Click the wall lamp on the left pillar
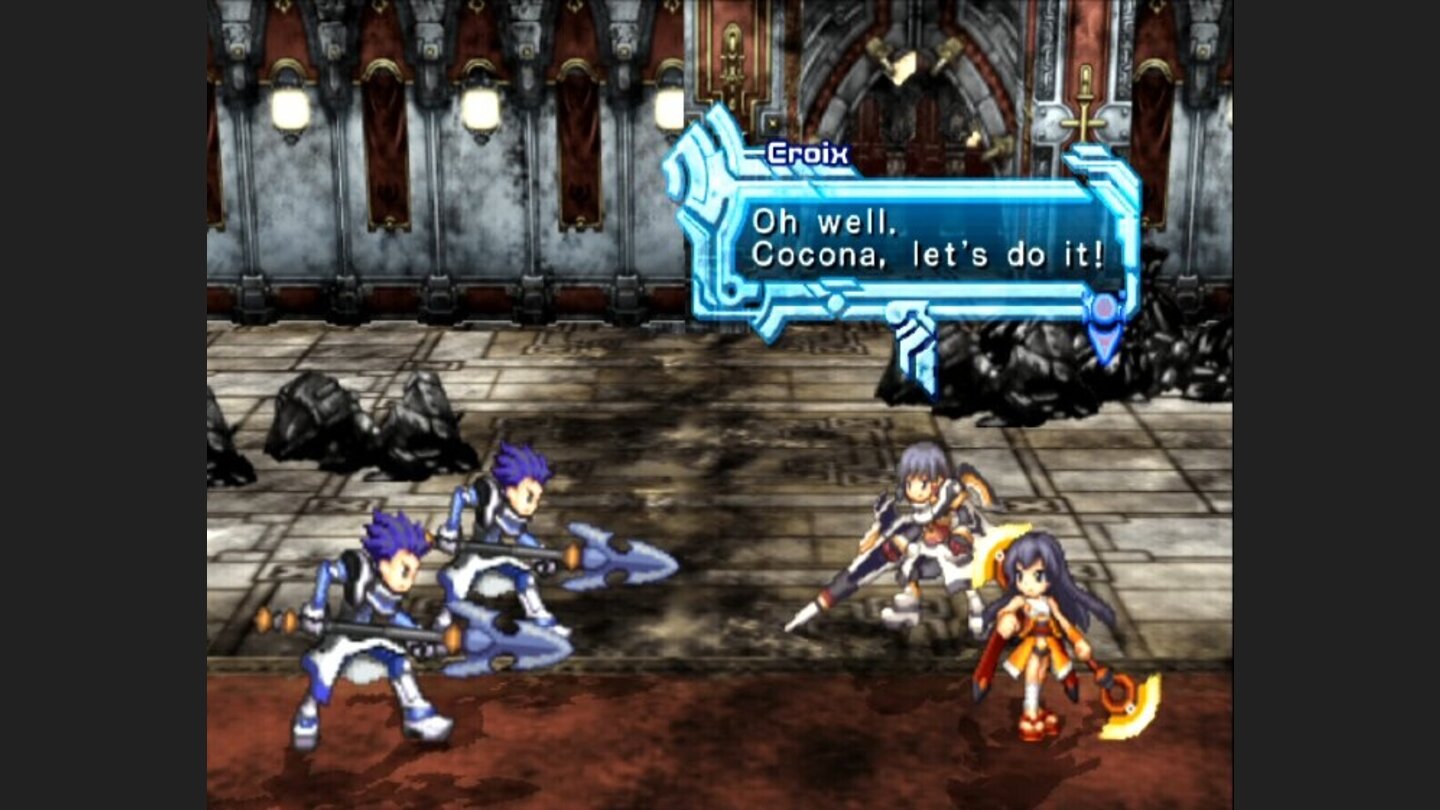The height and width of the screenshot is (810, 1440). click(x=289, y=103)
